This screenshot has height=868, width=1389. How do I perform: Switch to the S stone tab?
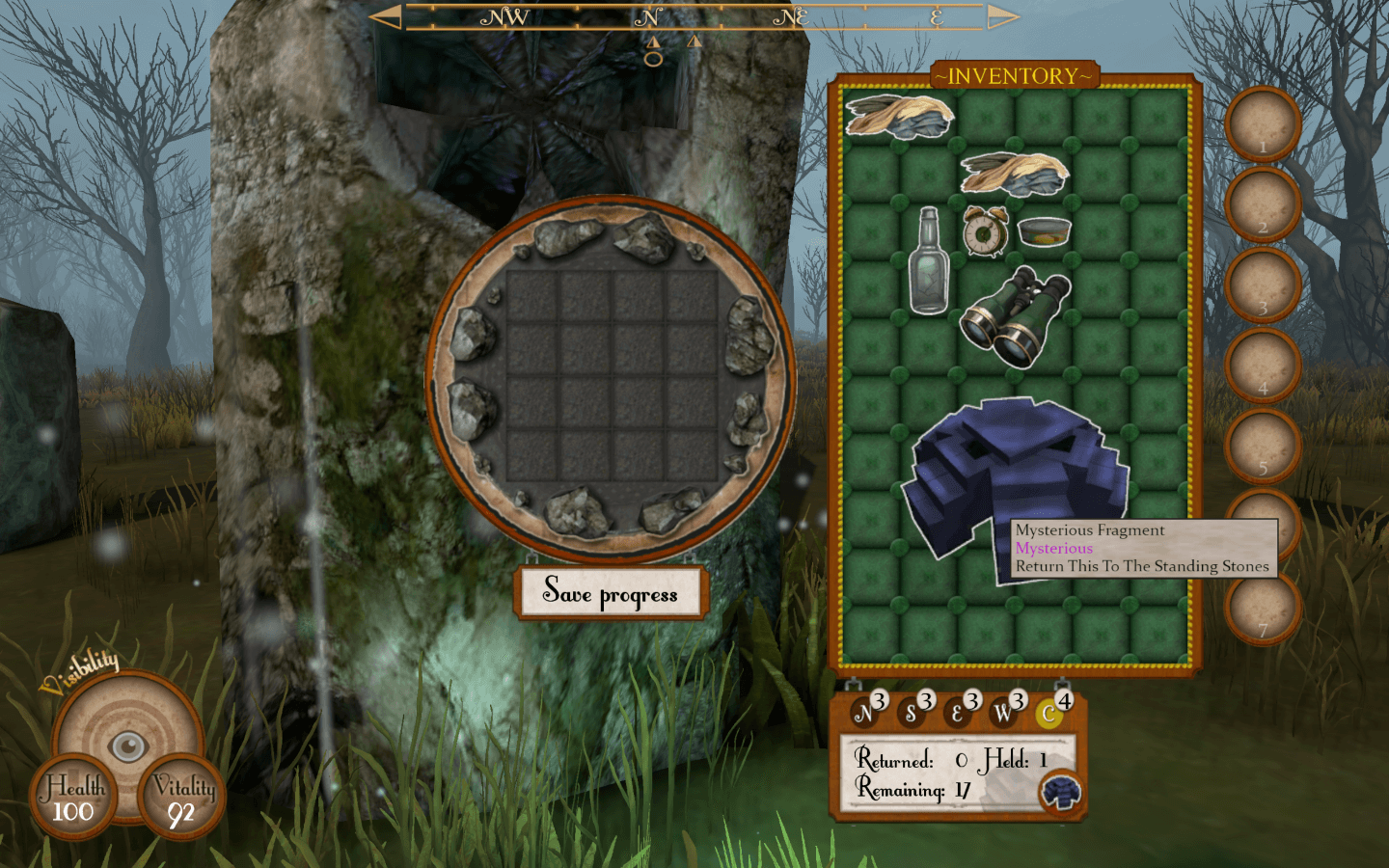910,715
